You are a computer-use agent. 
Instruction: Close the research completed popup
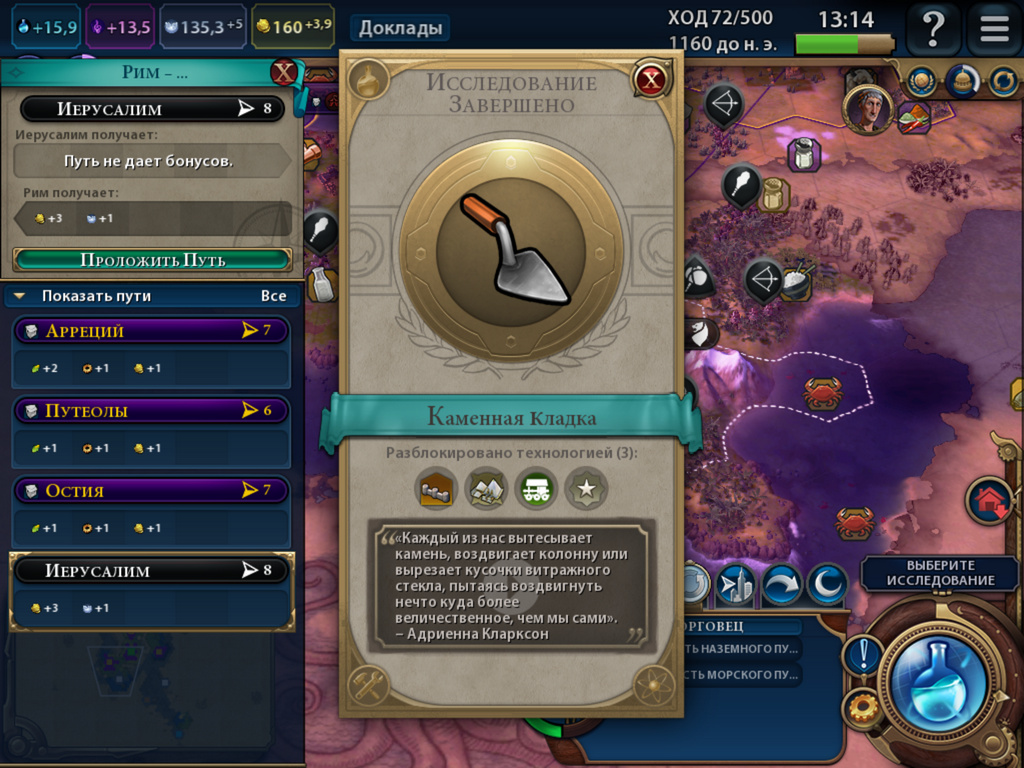(x=651, y=79)
